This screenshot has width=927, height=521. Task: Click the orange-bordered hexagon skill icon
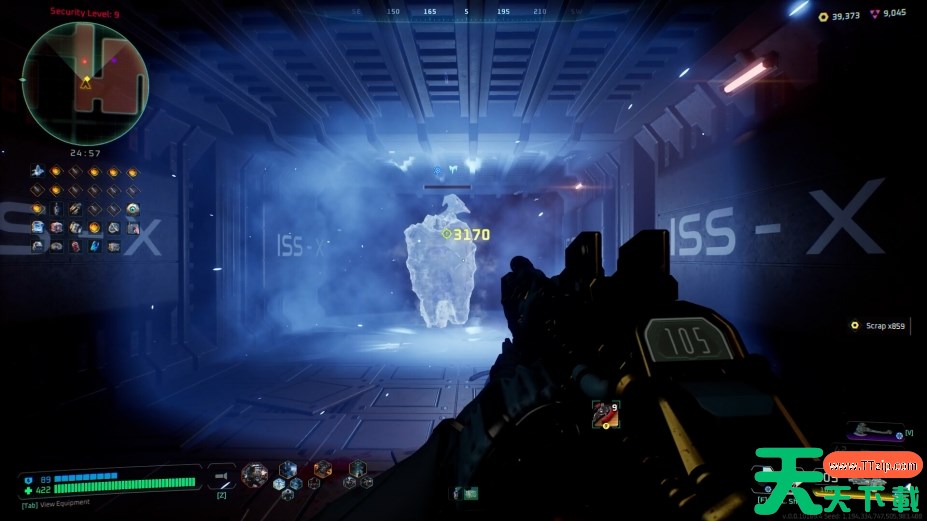pos(322,468)
